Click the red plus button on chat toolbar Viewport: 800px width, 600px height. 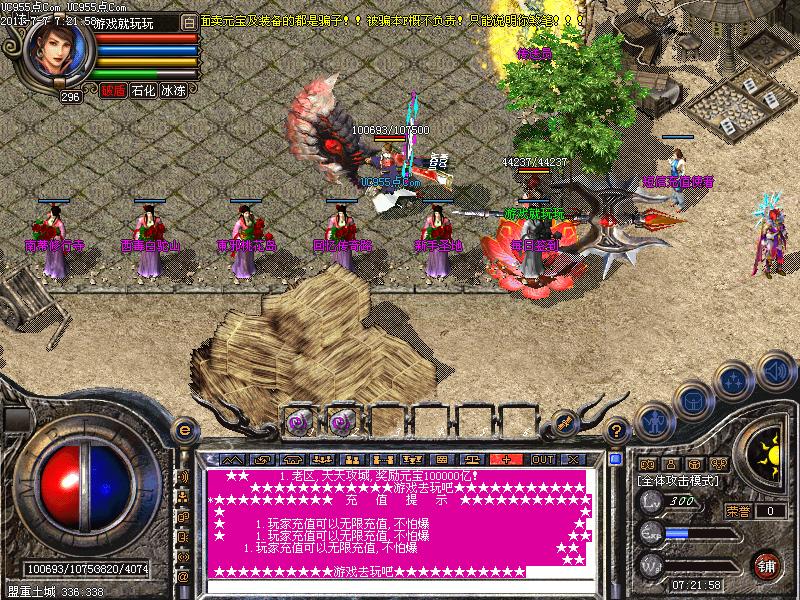coord(507,459)
